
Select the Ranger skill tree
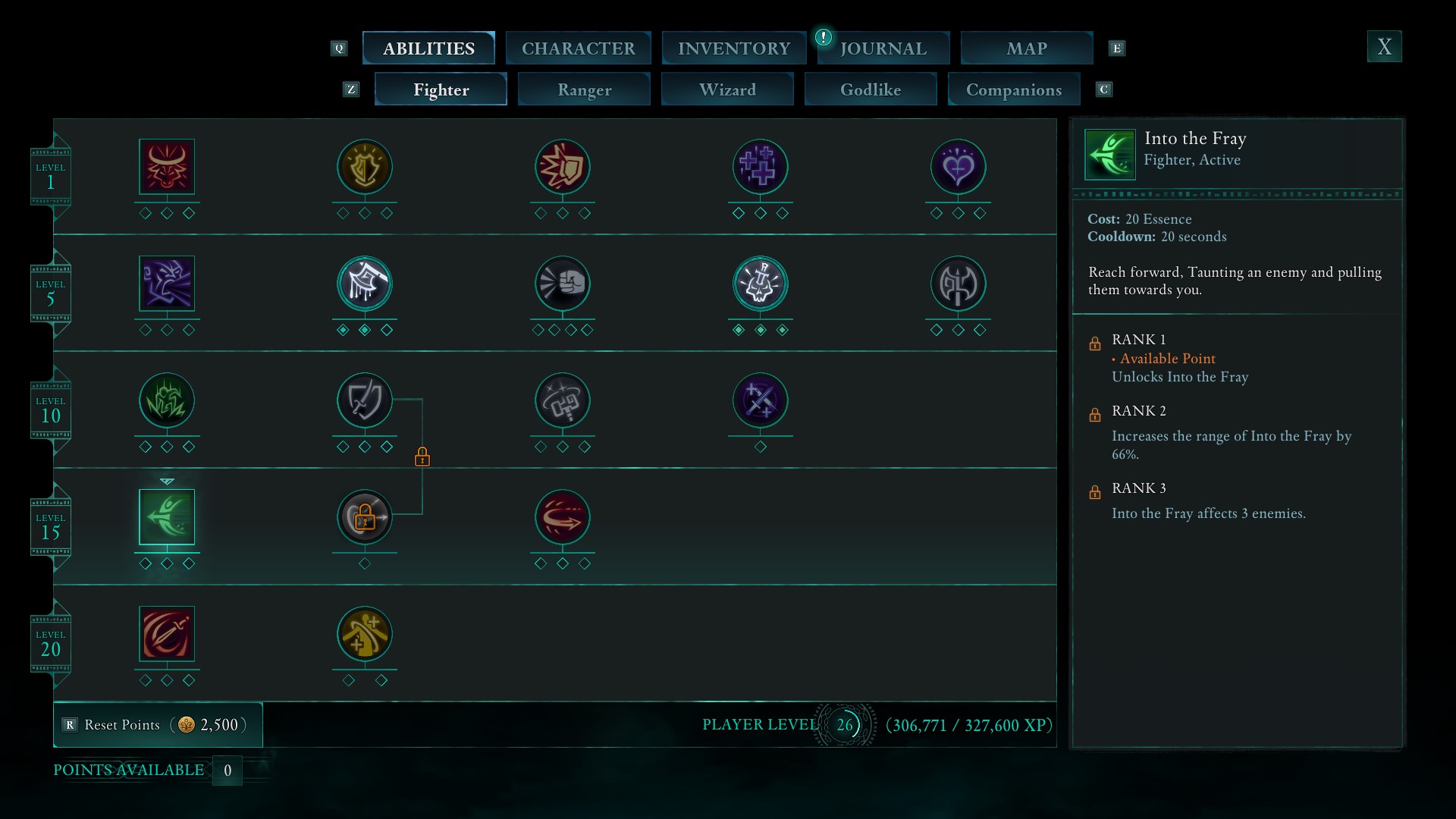pyautogui.click(x=584, y=89)
